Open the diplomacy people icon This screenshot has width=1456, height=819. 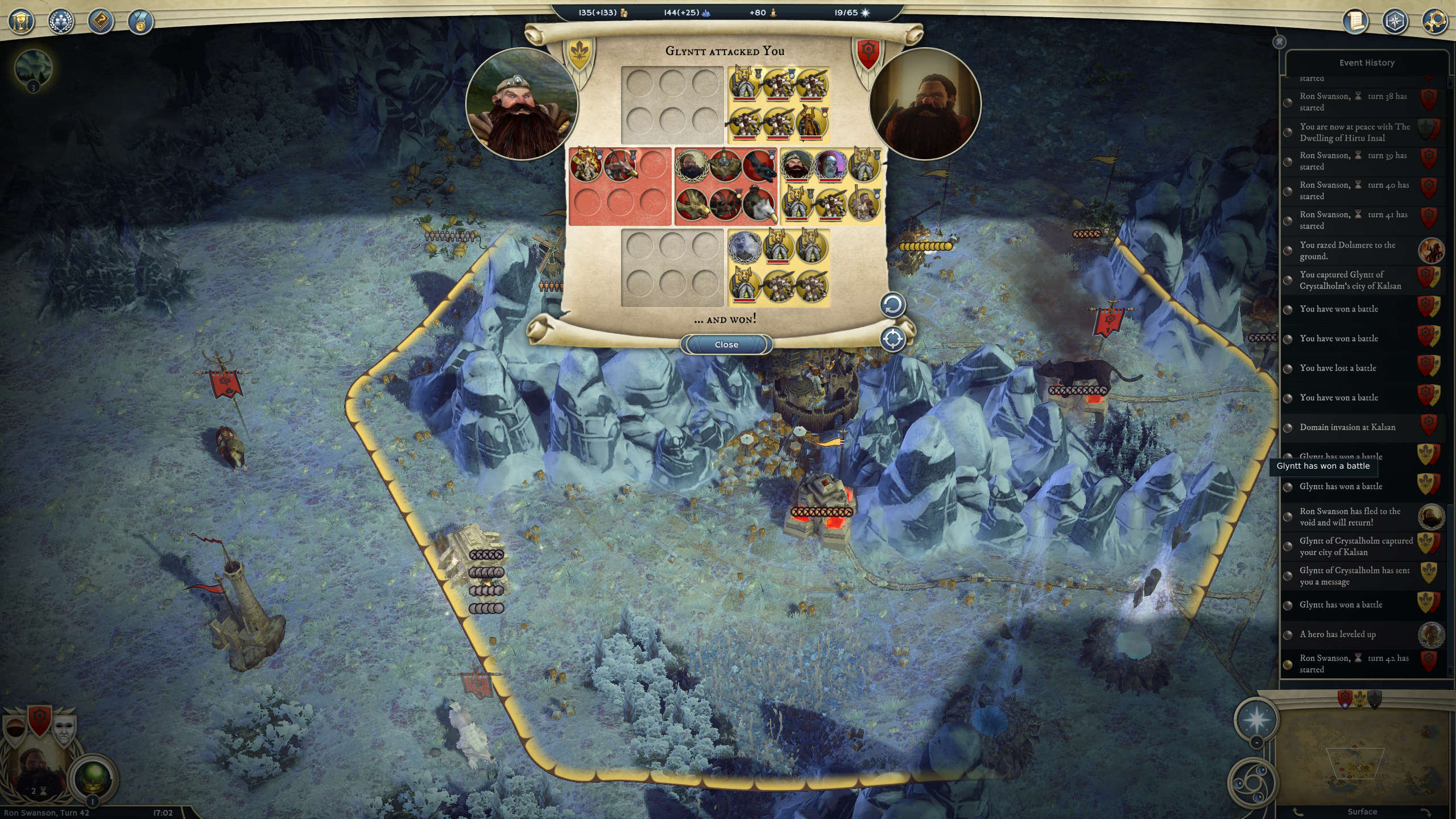(x=61, y=22)
